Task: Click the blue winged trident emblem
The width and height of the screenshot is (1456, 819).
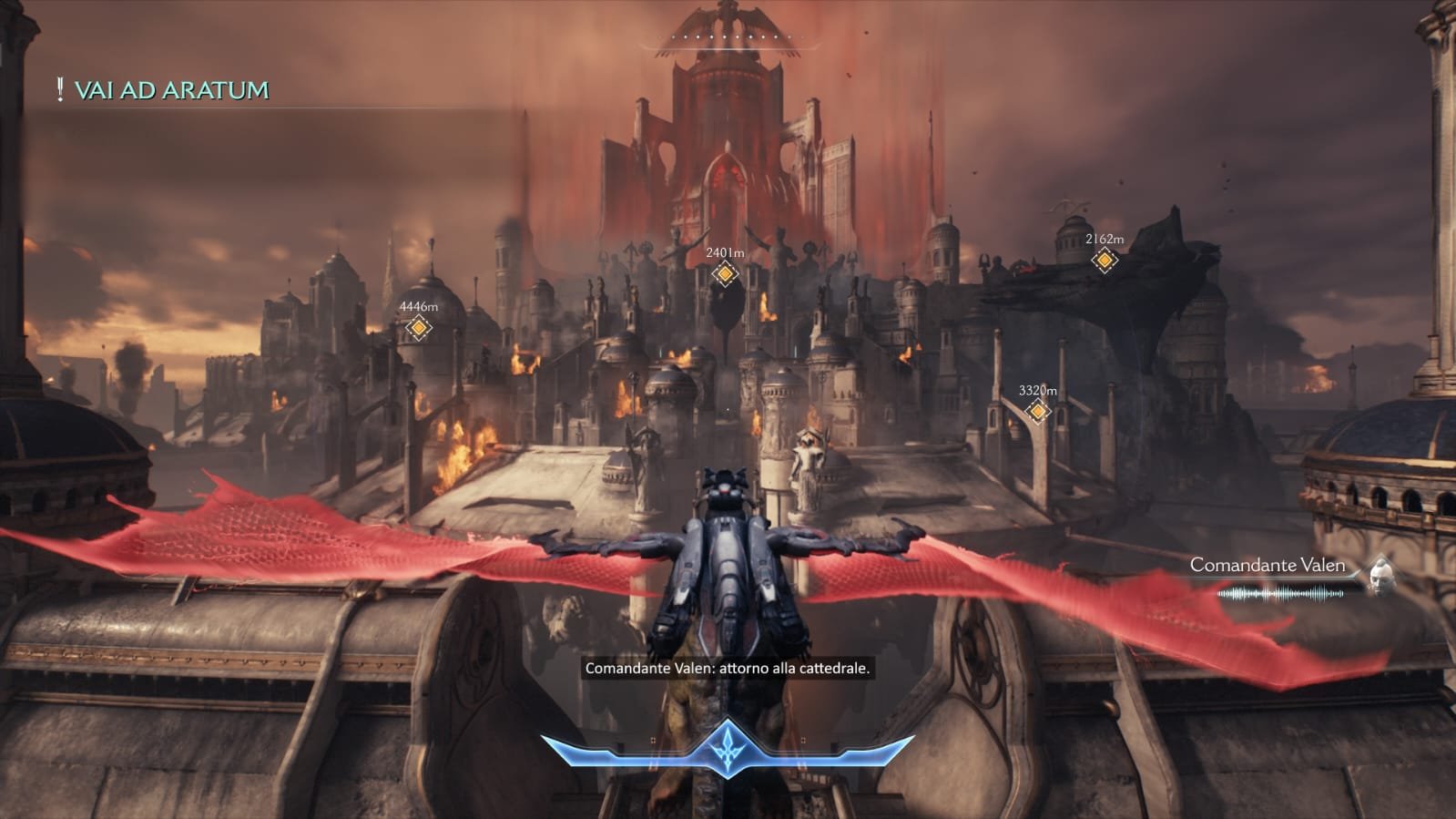Action: click(x=728, y=749)
